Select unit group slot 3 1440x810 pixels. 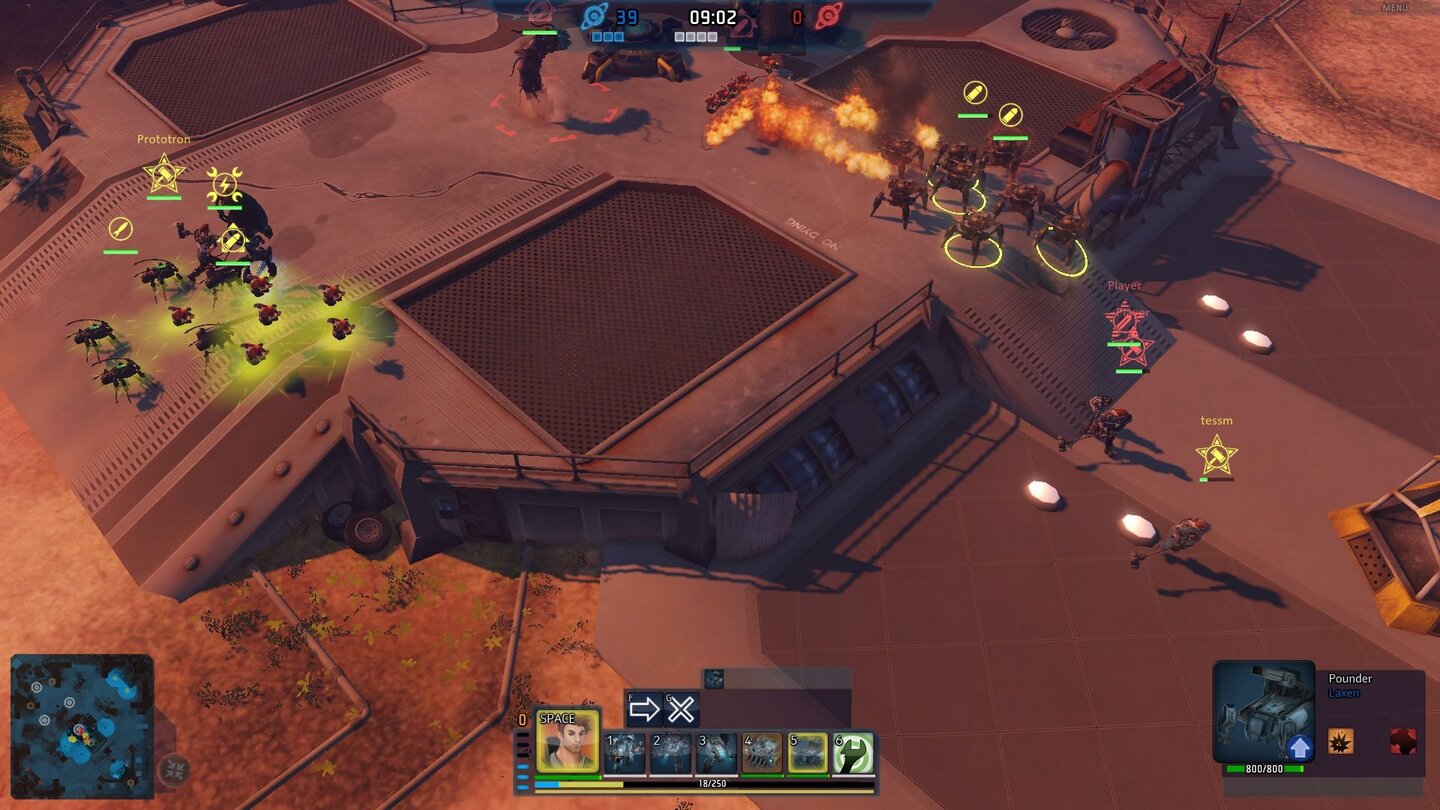coord(716,753)
